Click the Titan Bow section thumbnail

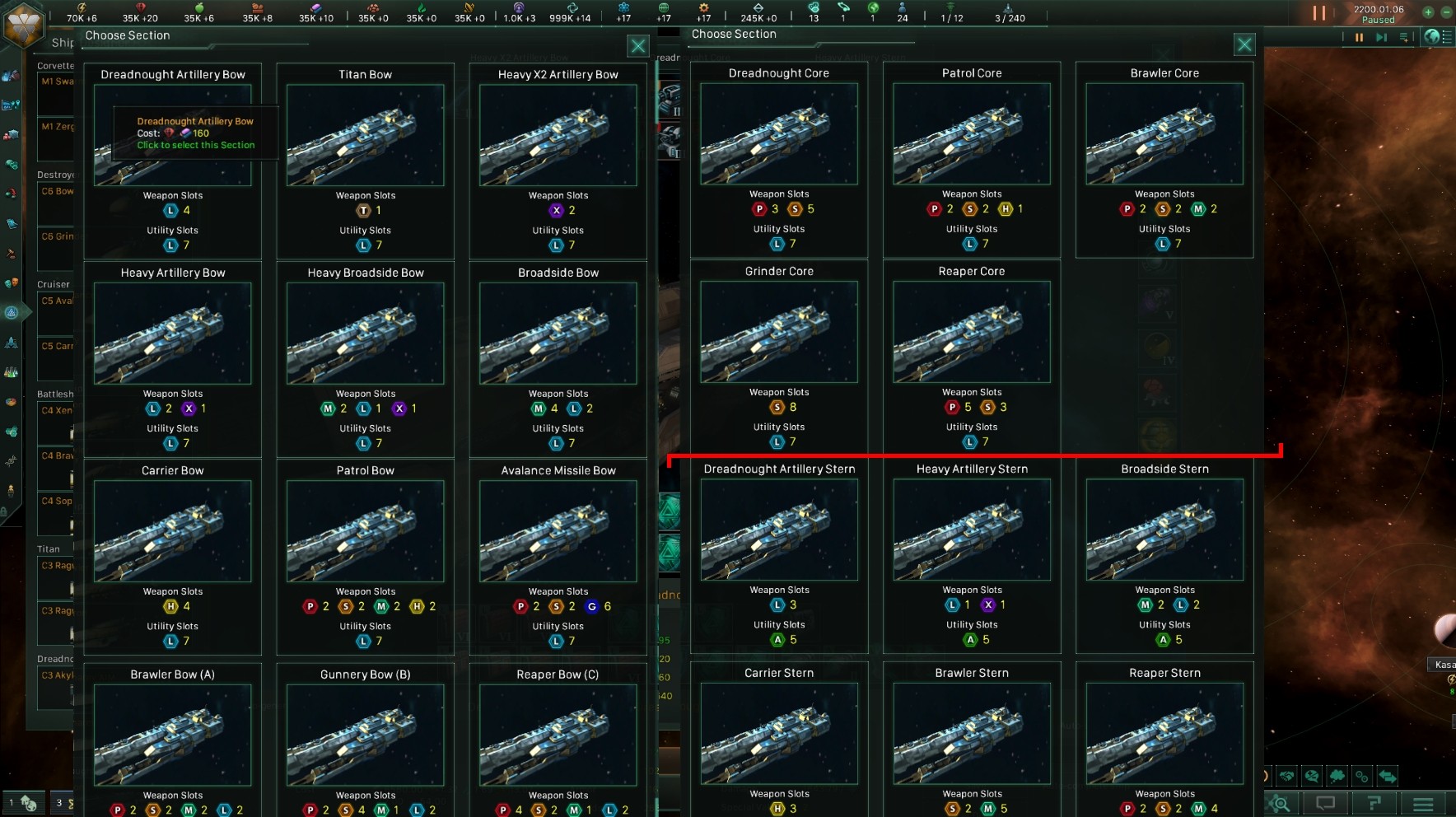[366, 135]
